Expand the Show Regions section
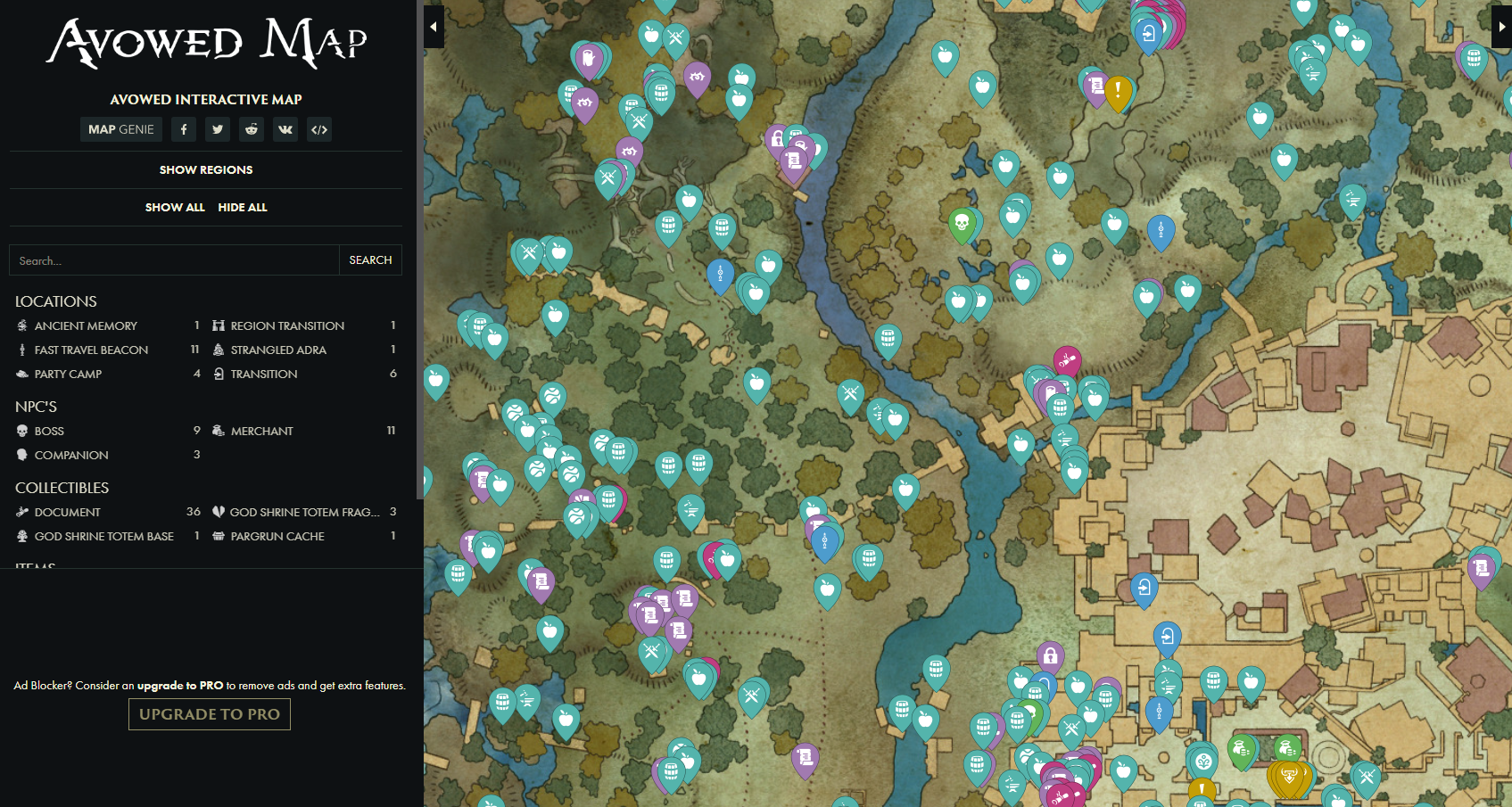The width and height of the screenshot is (1512, 807). 205,169
